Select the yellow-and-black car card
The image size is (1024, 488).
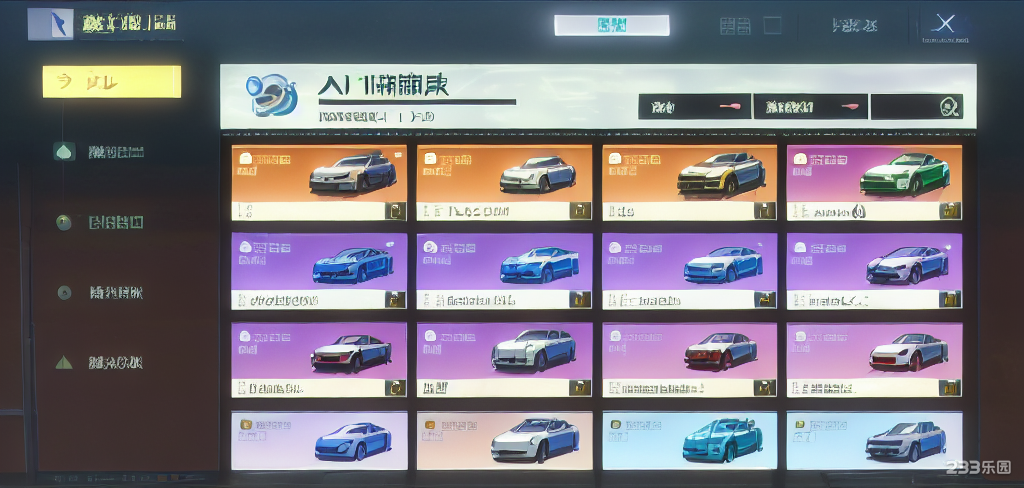click(689, 182)
